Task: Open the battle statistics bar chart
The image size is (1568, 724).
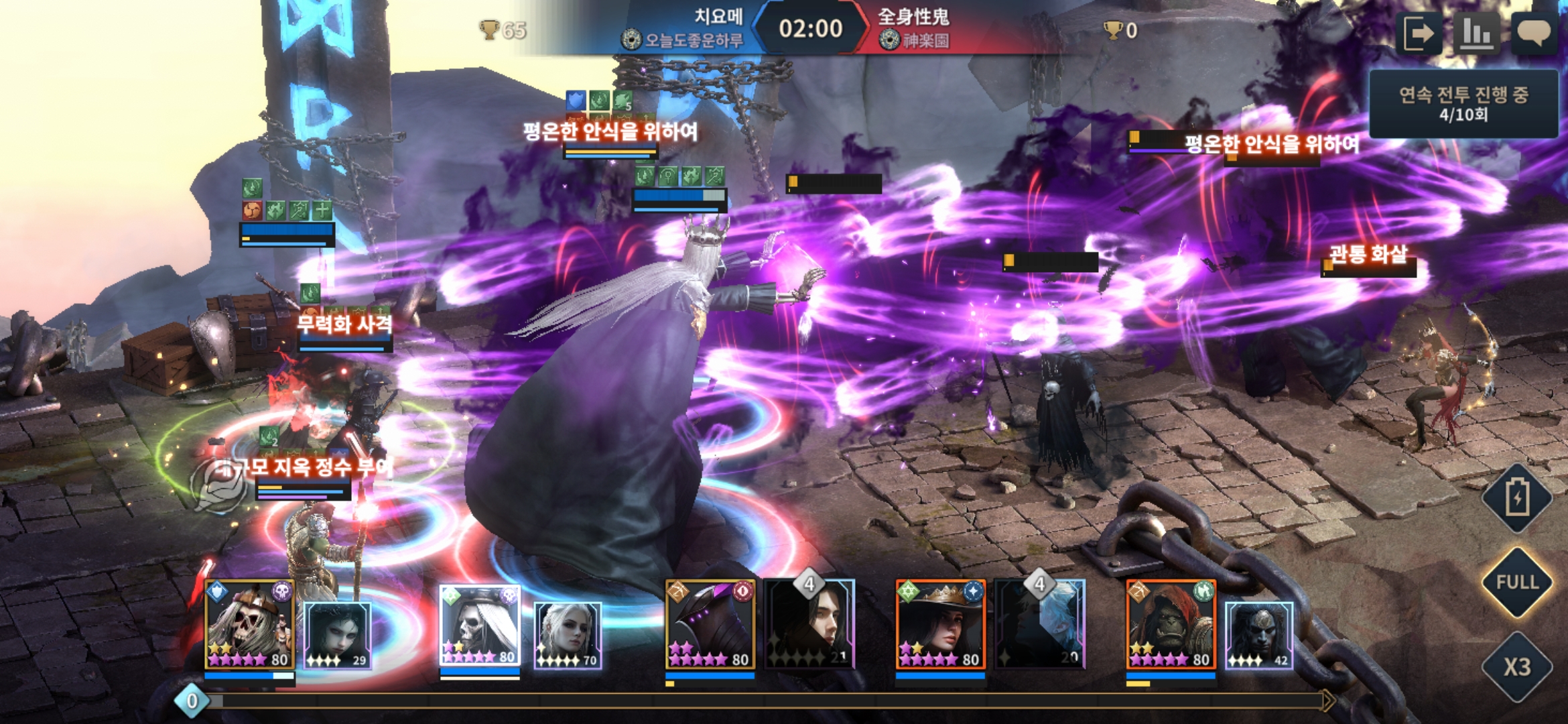Action: click(x=1476, y=33)
